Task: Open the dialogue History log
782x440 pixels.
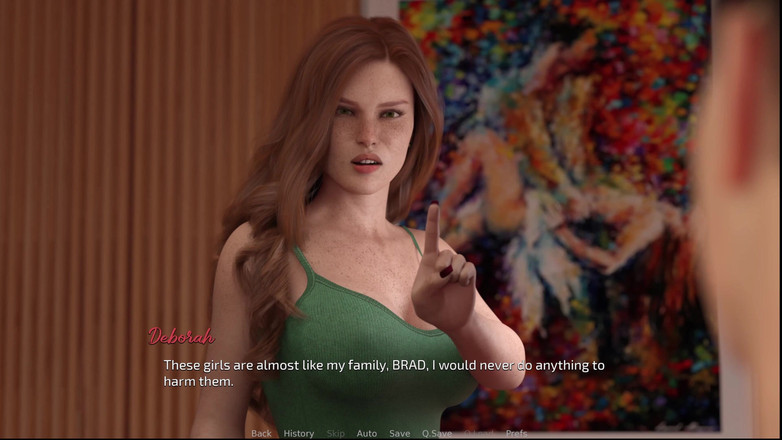Action: click(298, 433)
